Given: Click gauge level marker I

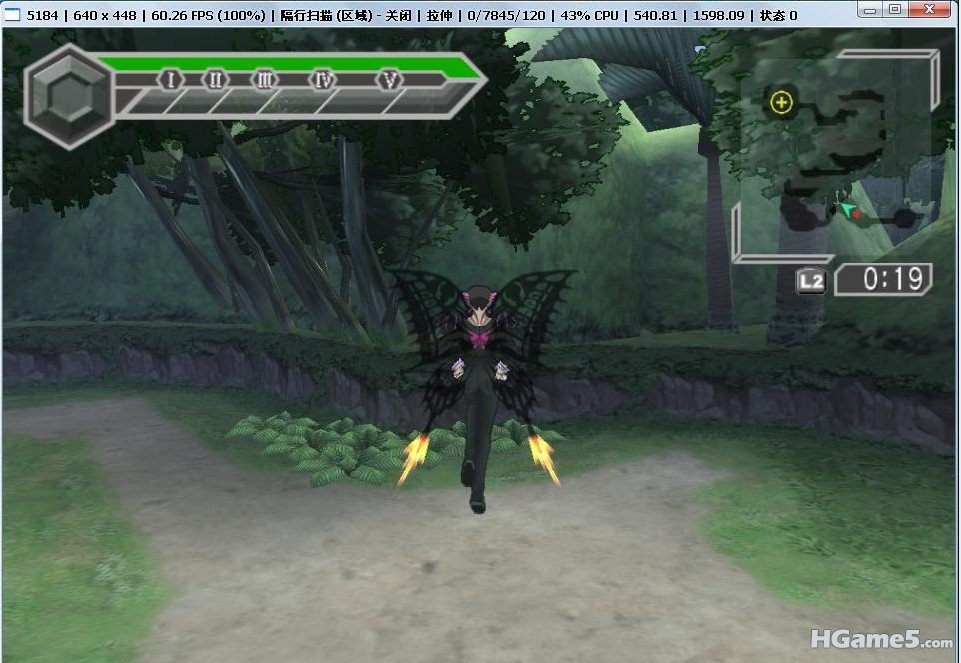Looking at the screenshot, I should (170, 79).
